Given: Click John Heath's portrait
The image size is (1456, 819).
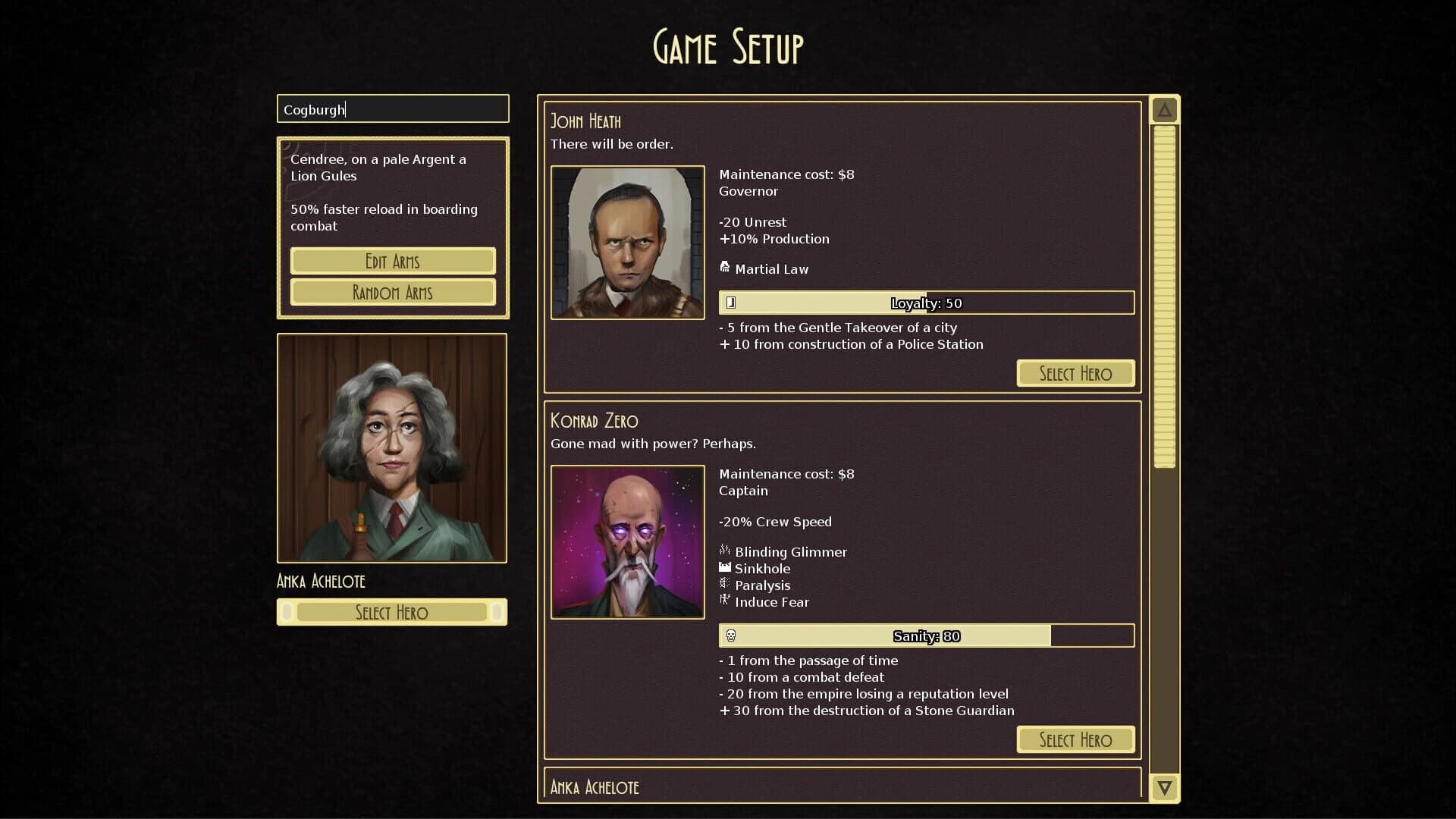Looking at the screenshot, I should point(627,243).
